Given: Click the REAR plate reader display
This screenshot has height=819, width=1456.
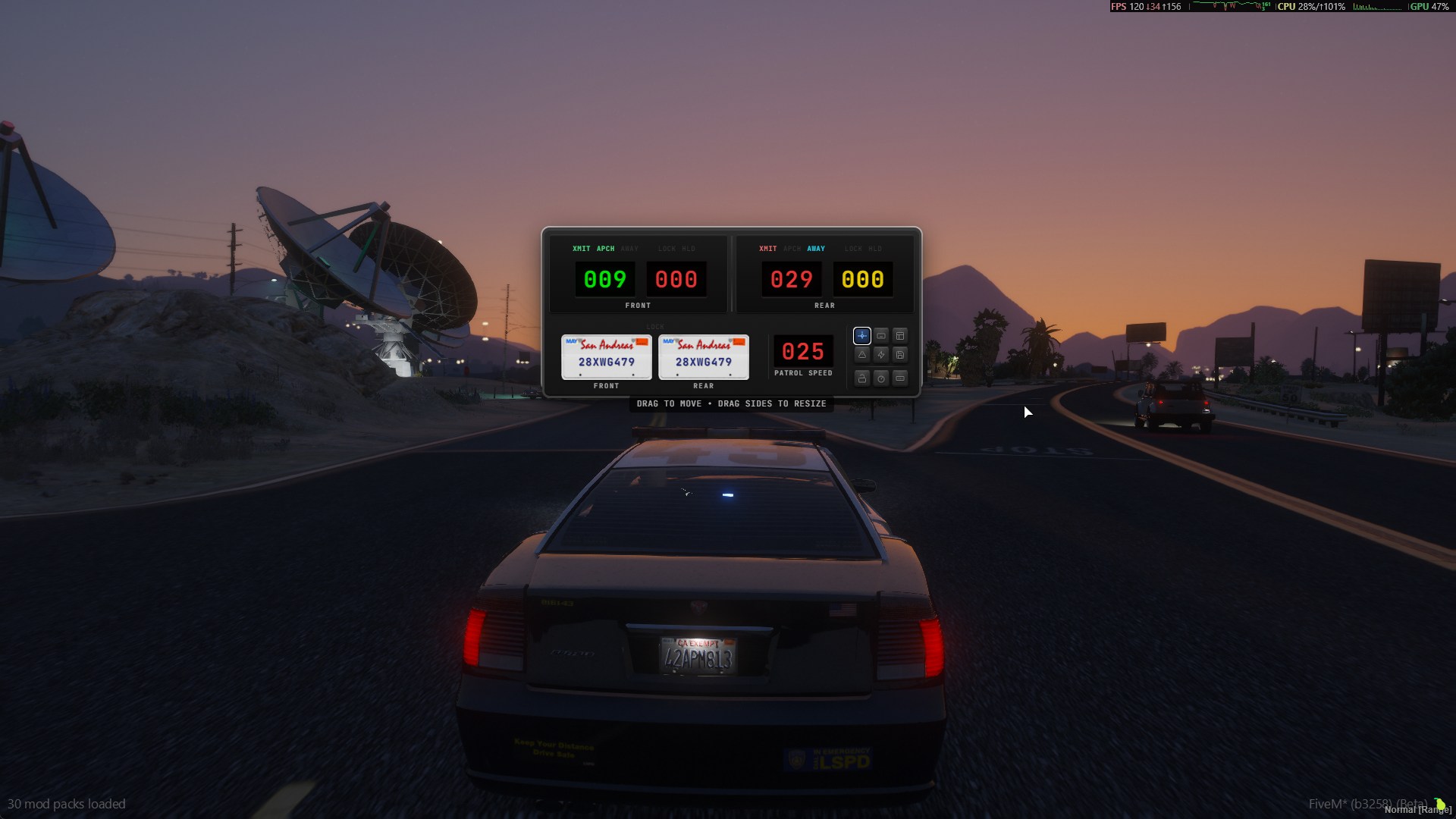Looking at the screenshot, I should 704,356.
